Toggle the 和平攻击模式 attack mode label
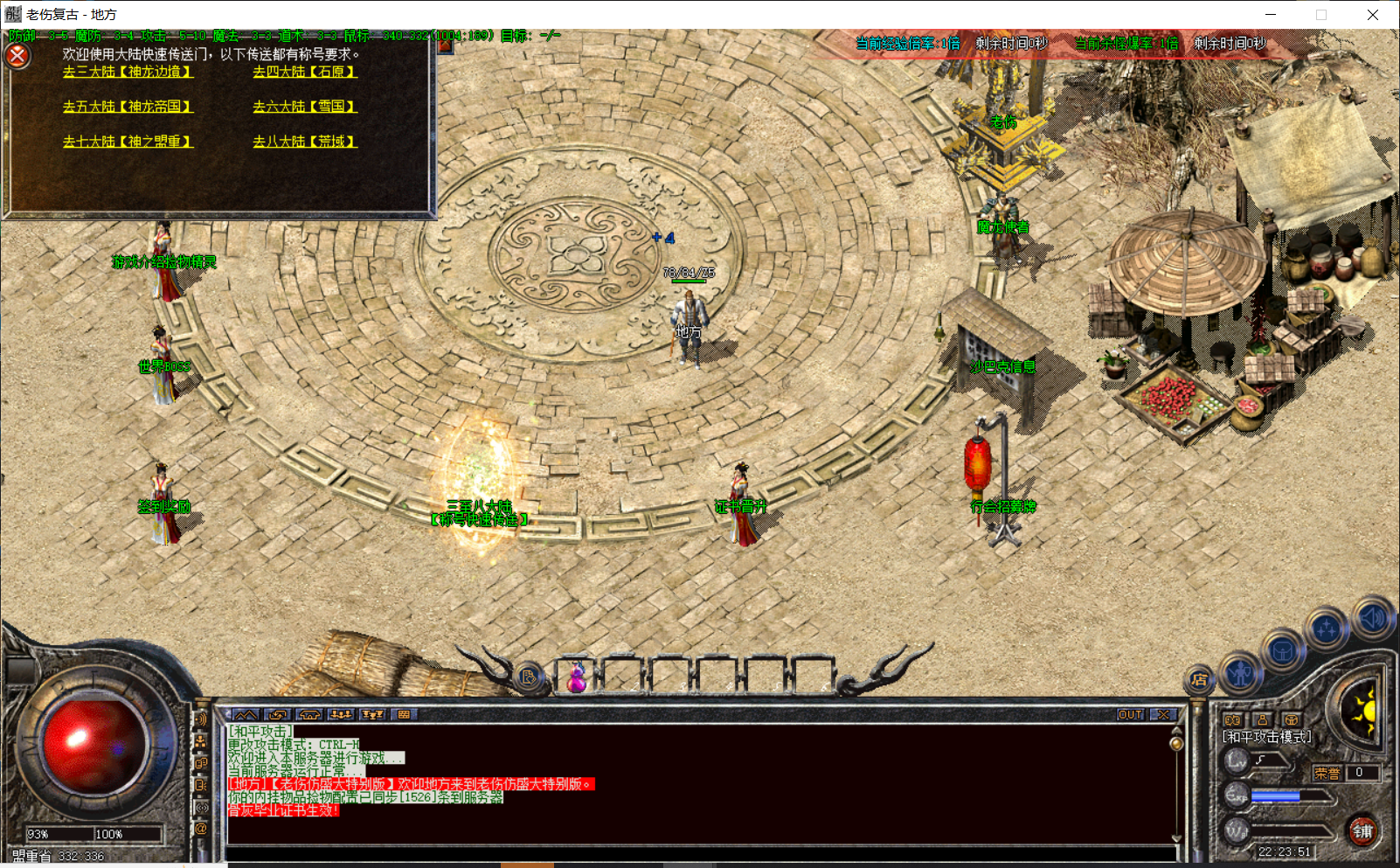1400x868 pixels. click(x=1265, y=736)
